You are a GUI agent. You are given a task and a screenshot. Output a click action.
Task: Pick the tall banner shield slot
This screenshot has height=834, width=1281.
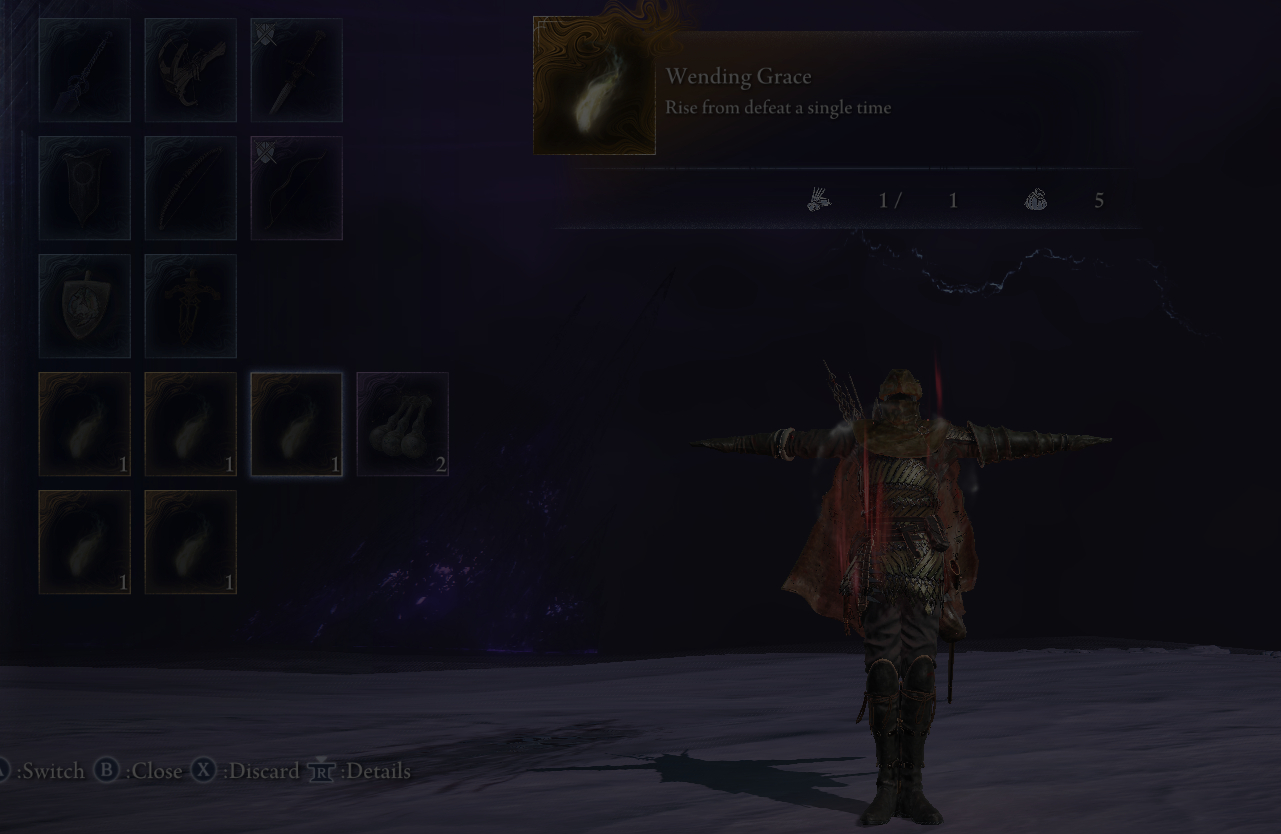(x=85, y=188)
